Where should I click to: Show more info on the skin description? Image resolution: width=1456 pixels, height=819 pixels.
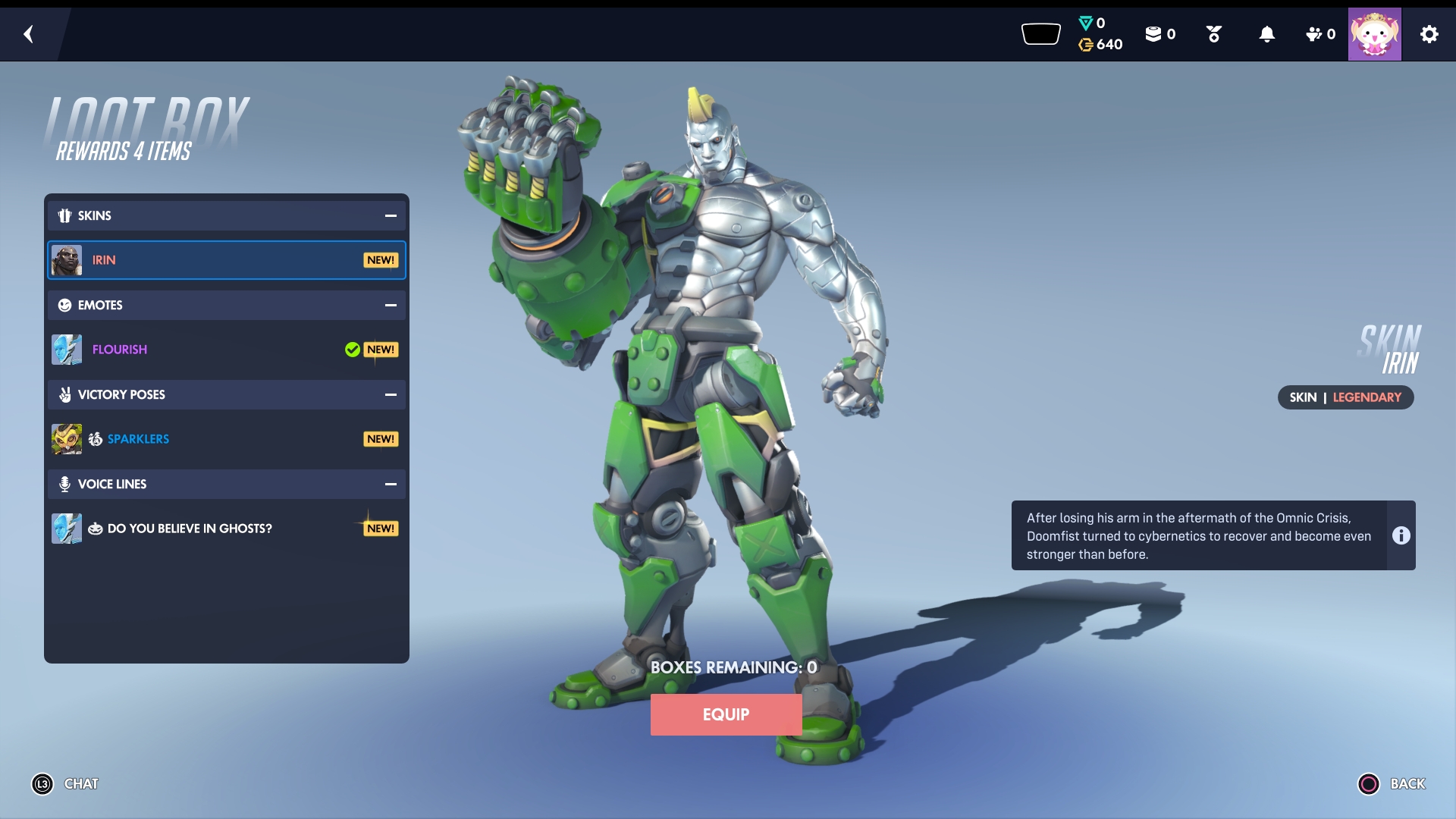(x=1401, y=535)
